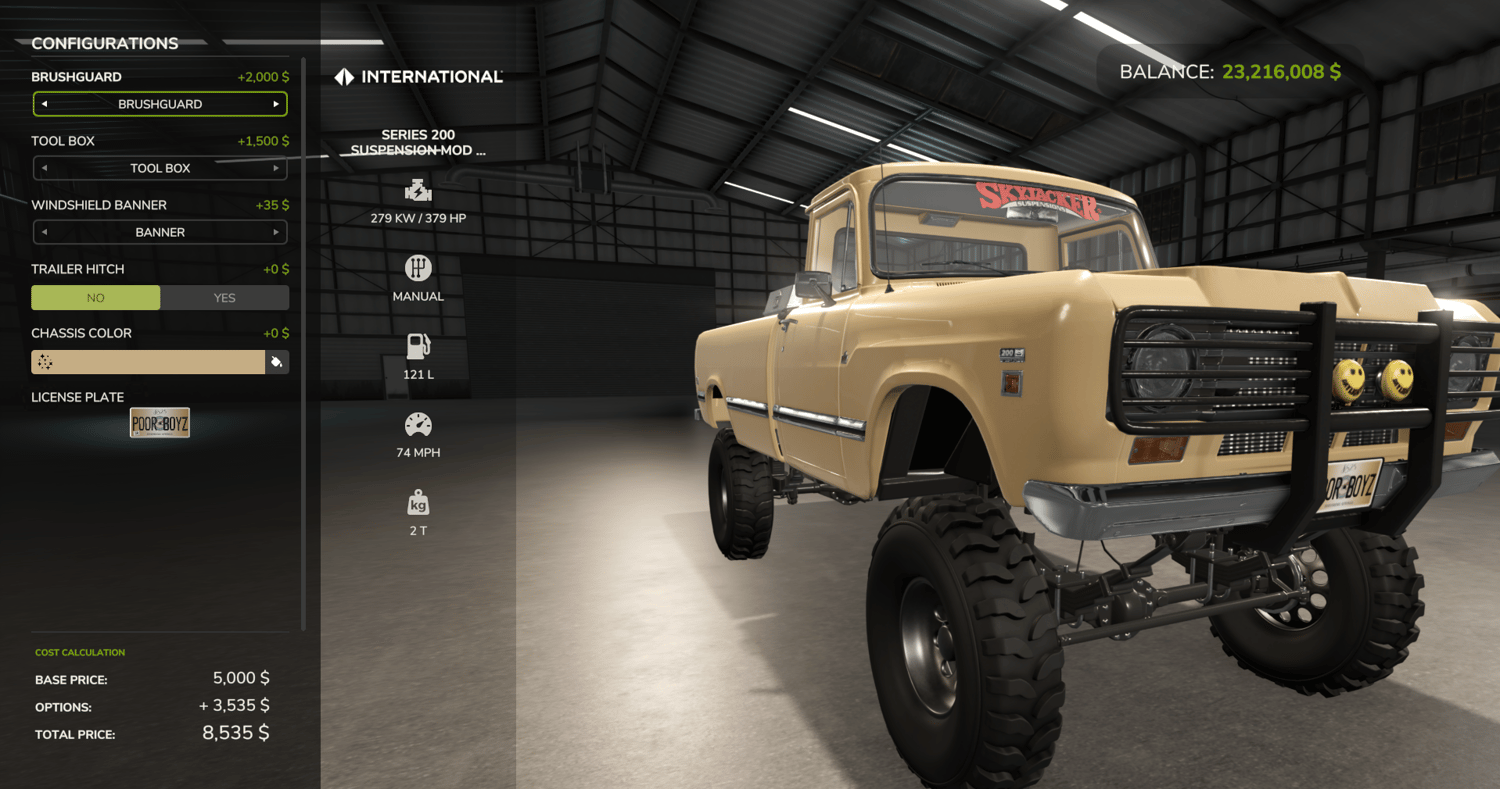Open the POOR BOYZ license plate thumbnail
The image size is (1500, 789).
pos(160,423)
